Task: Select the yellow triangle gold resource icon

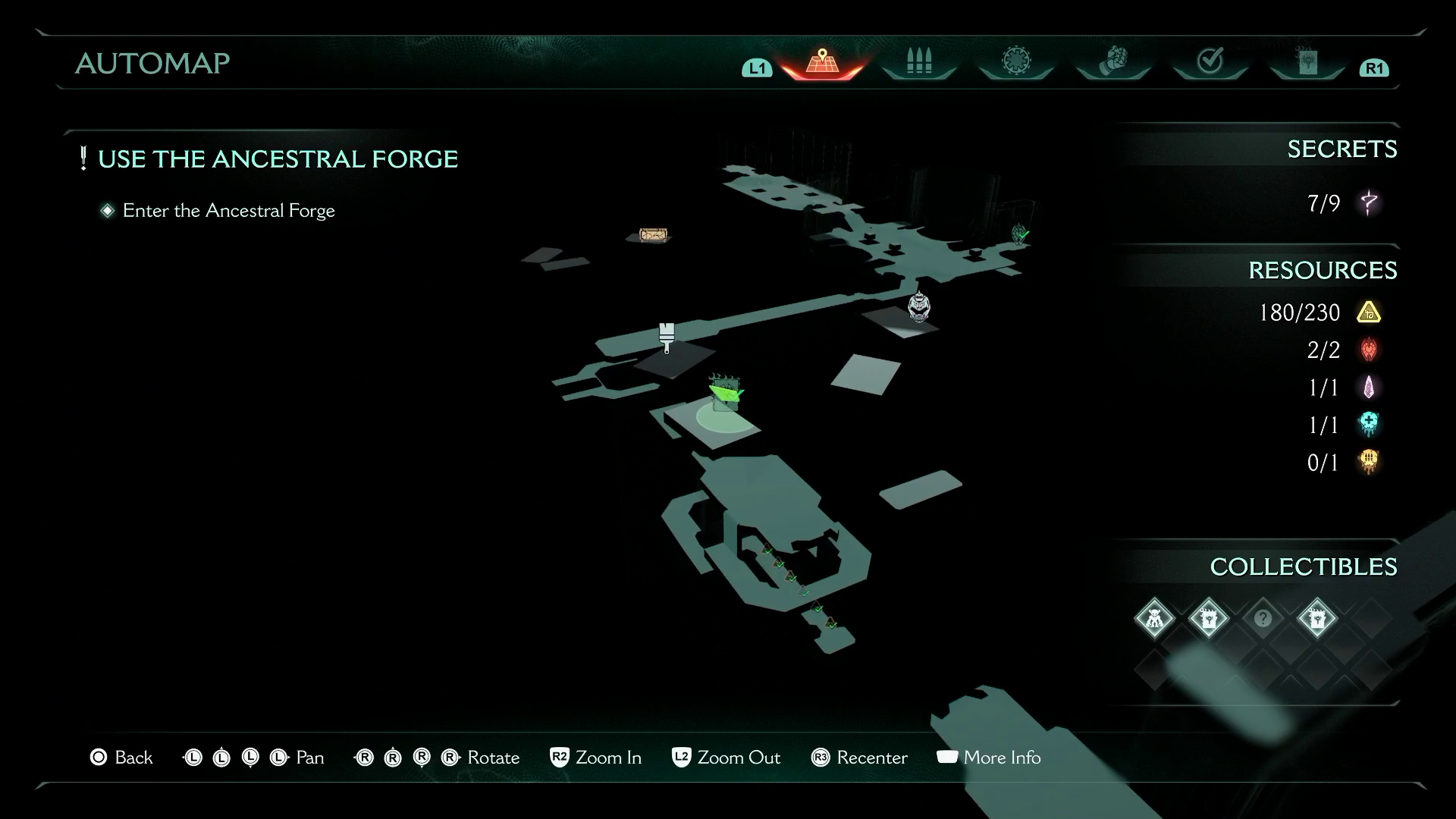Action: click(x=1368, y=312)
